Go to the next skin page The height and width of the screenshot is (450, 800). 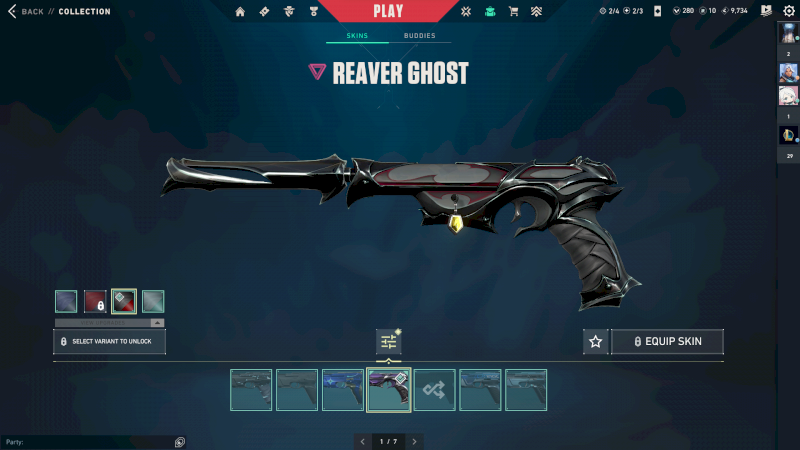point(414,441)
